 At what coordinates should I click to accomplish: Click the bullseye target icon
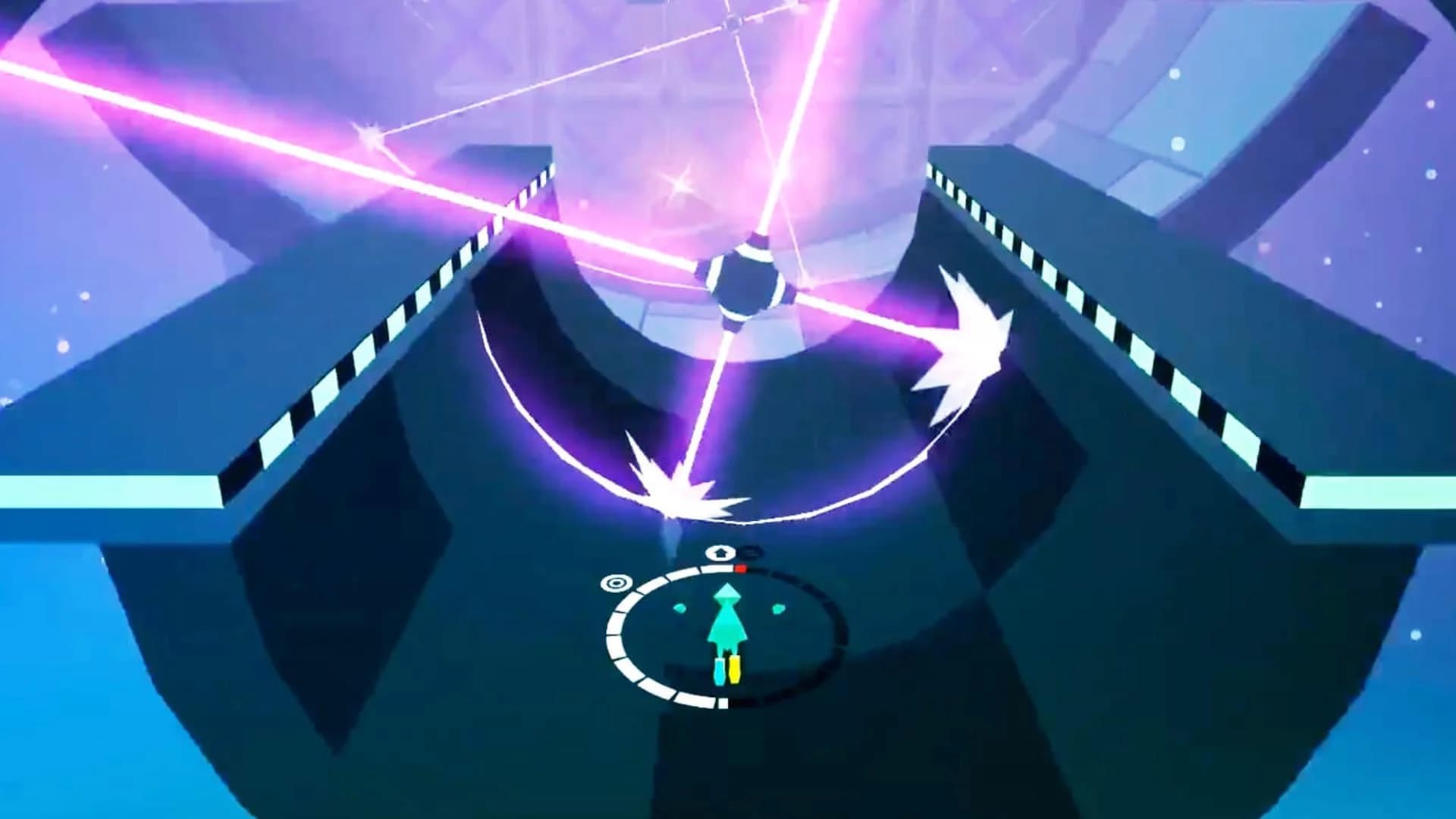(x=617, y=583)
